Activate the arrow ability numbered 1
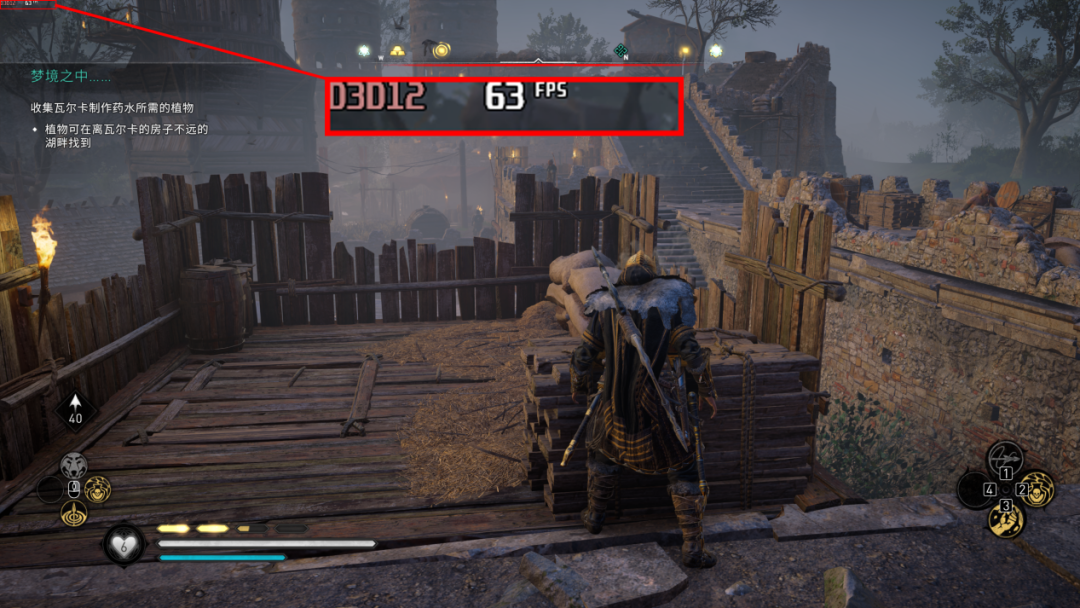The image size is (1080, 608). click(1006, 459)
